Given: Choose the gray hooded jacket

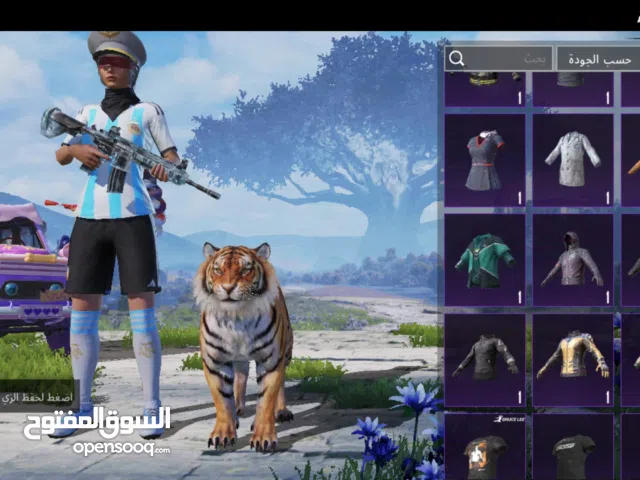Looking at the screenshot, I should coord(572,259).
